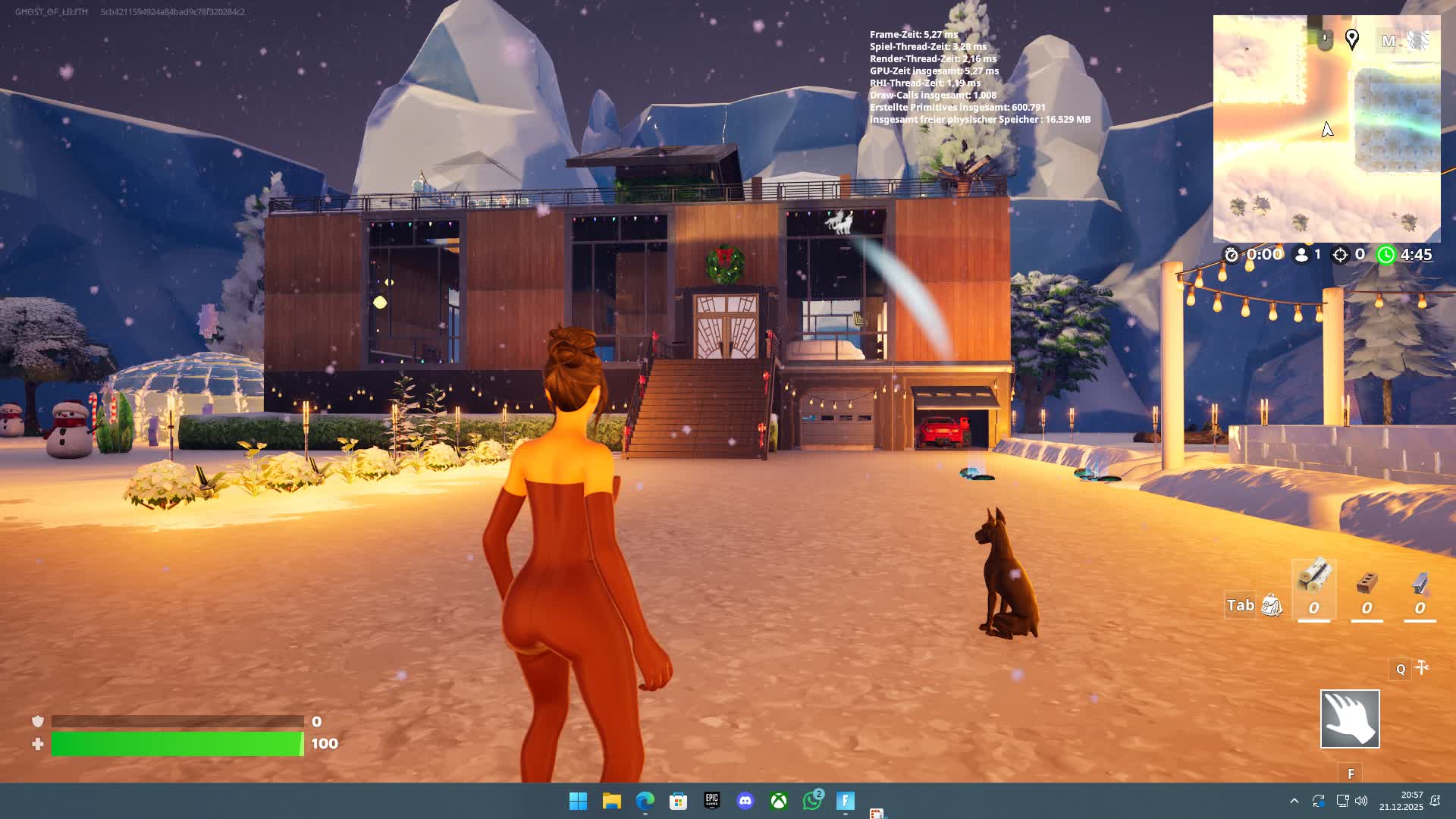Open the backpack inventory icon
The image size is (1456, 819).
(x=1272, y=606)
